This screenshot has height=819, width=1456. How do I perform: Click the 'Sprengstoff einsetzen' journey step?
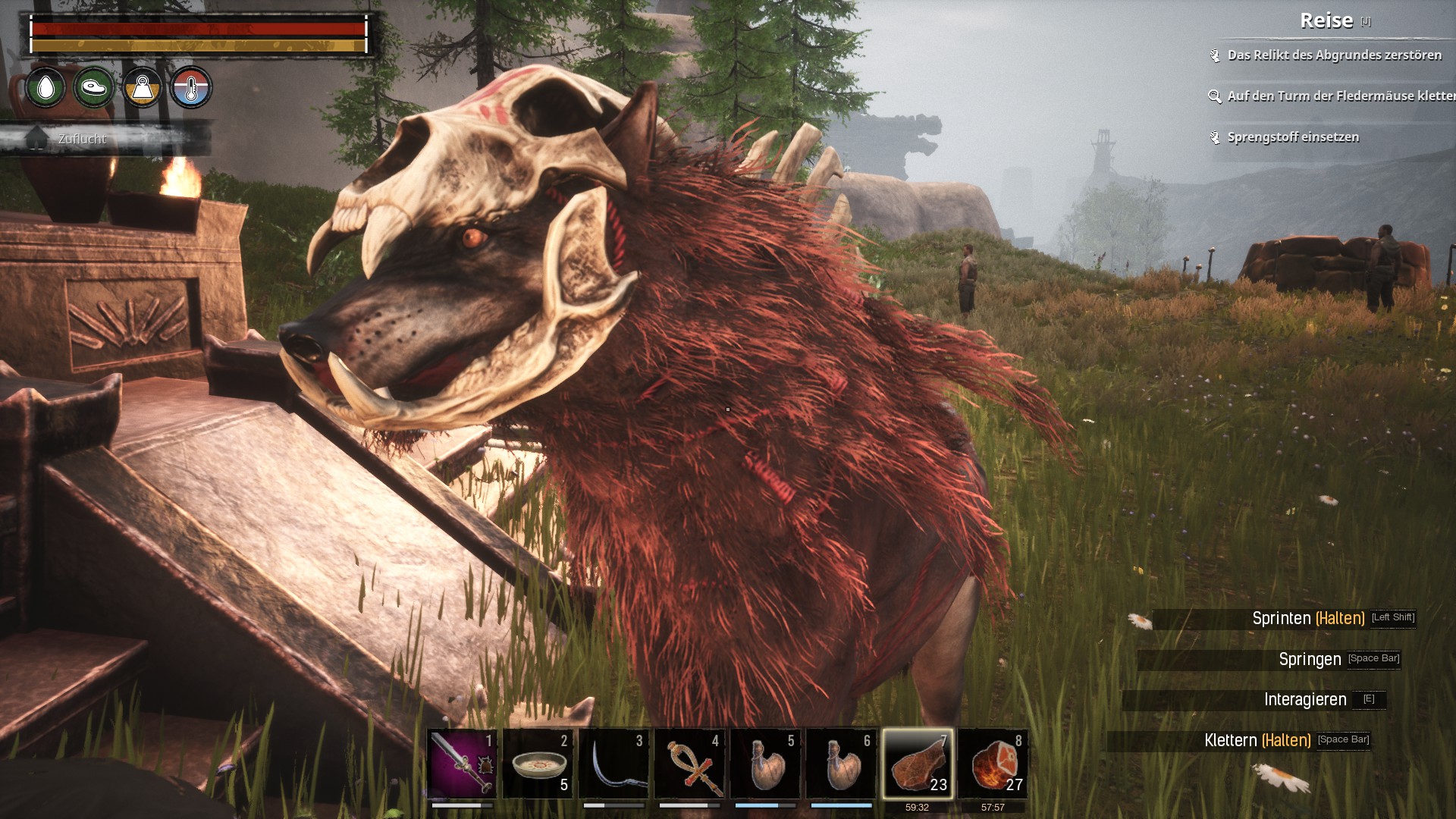click(1293, 137)
